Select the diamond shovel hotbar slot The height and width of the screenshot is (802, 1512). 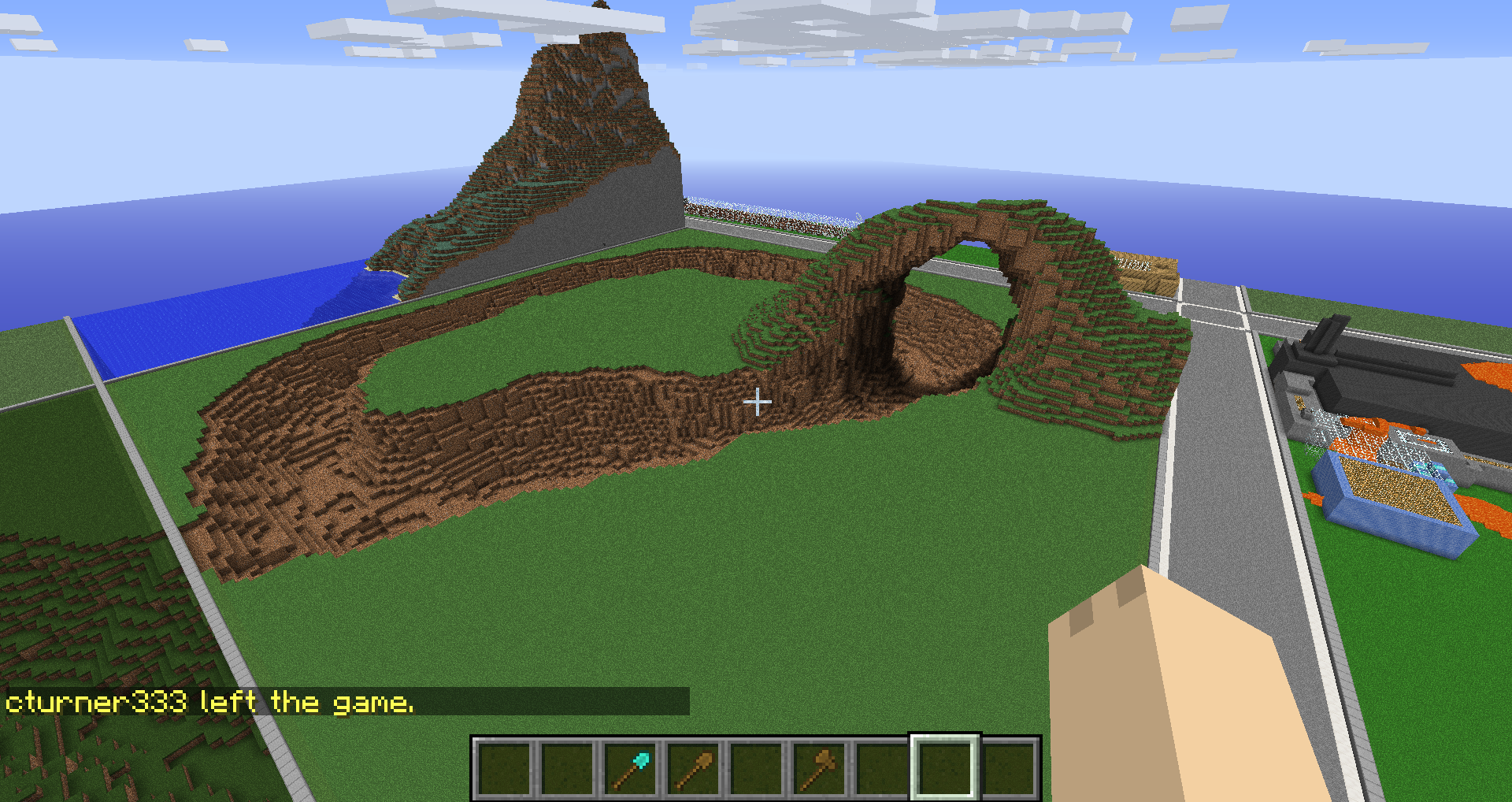coord(630,769)
